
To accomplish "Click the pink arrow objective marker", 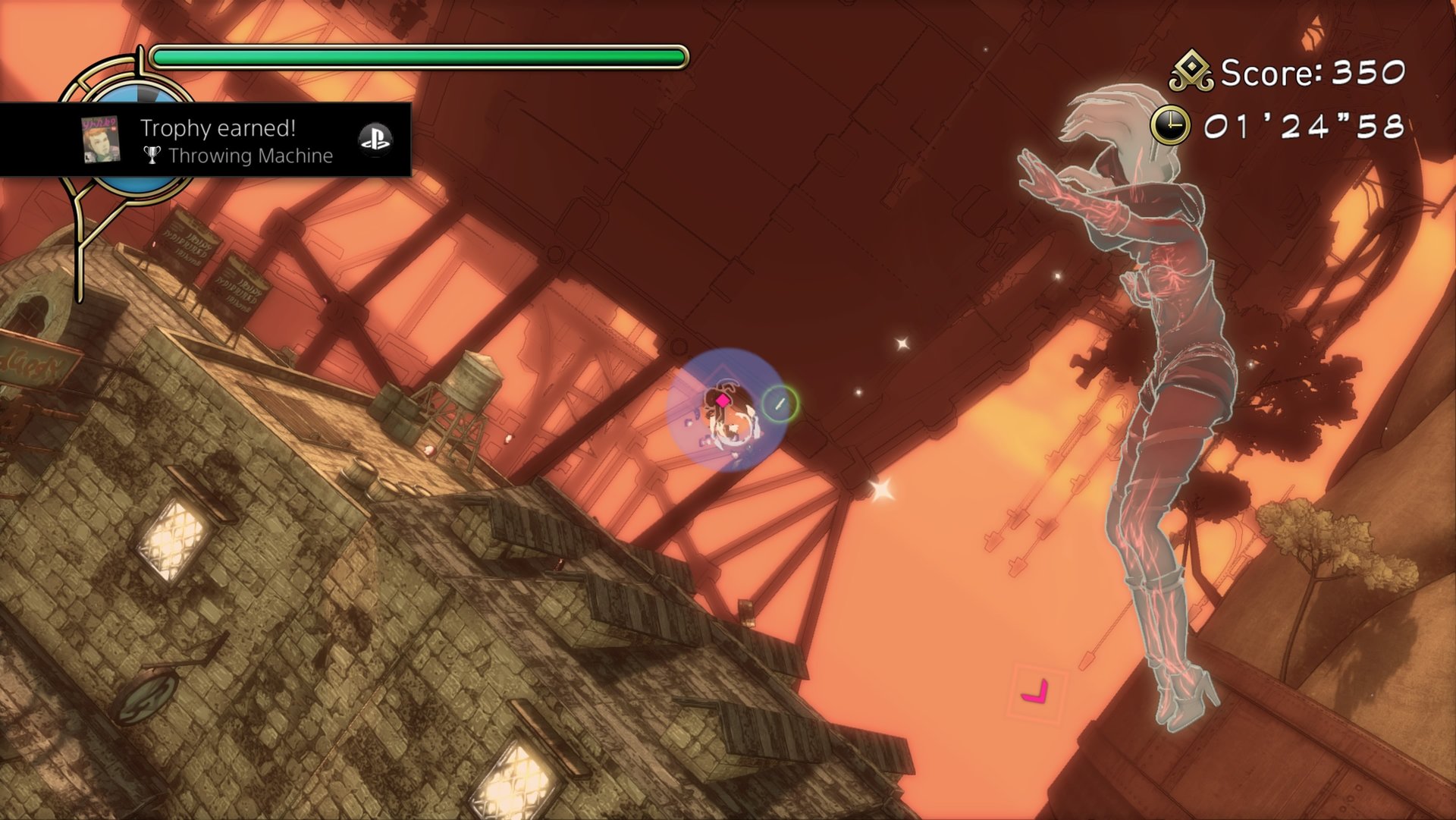I will (1035, 692).
